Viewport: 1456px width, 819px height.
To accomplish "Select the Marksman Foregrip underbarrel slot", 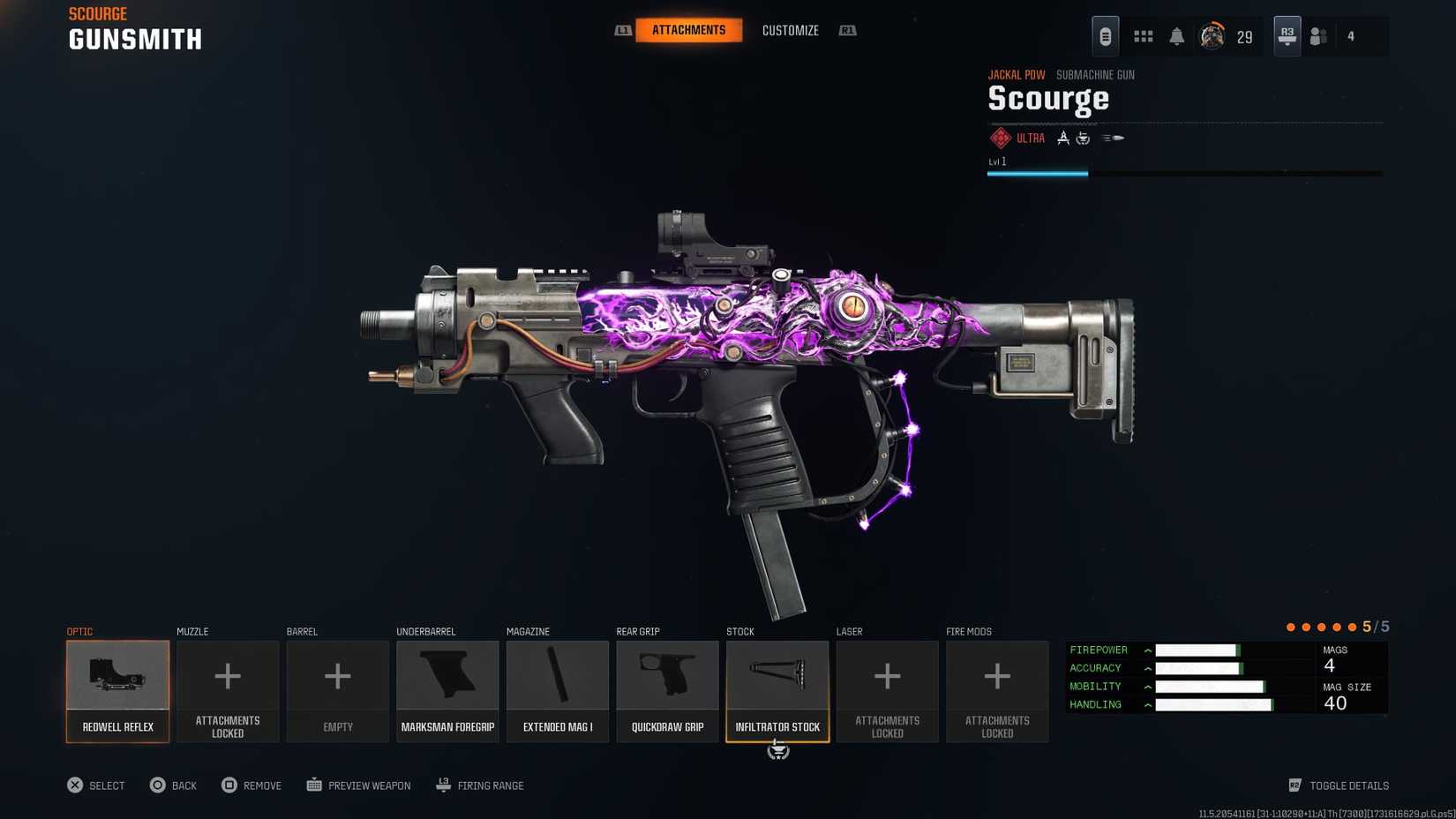I will [447, 691].
